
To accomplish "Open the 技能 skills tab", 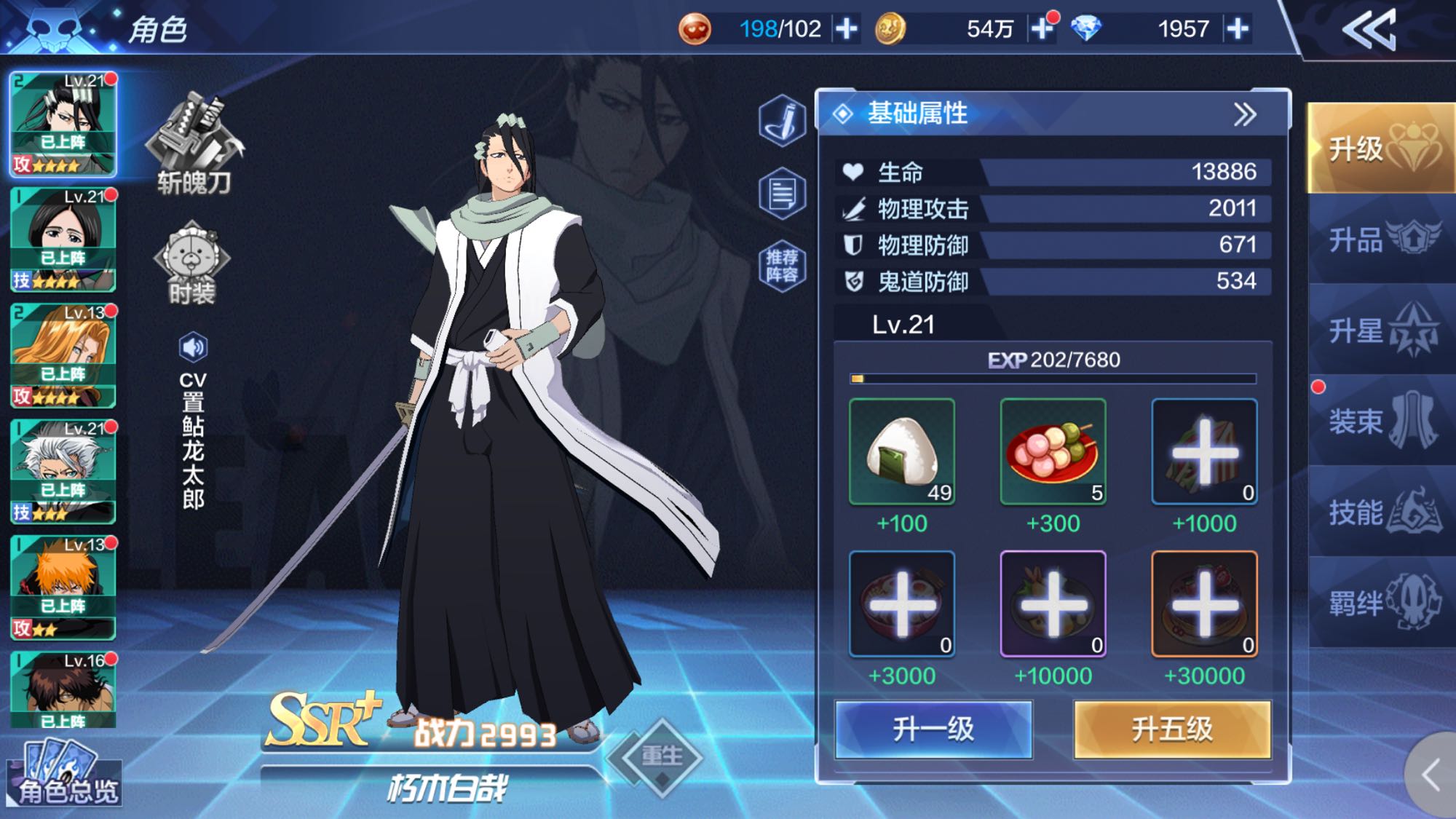I will coord(1380,513).
